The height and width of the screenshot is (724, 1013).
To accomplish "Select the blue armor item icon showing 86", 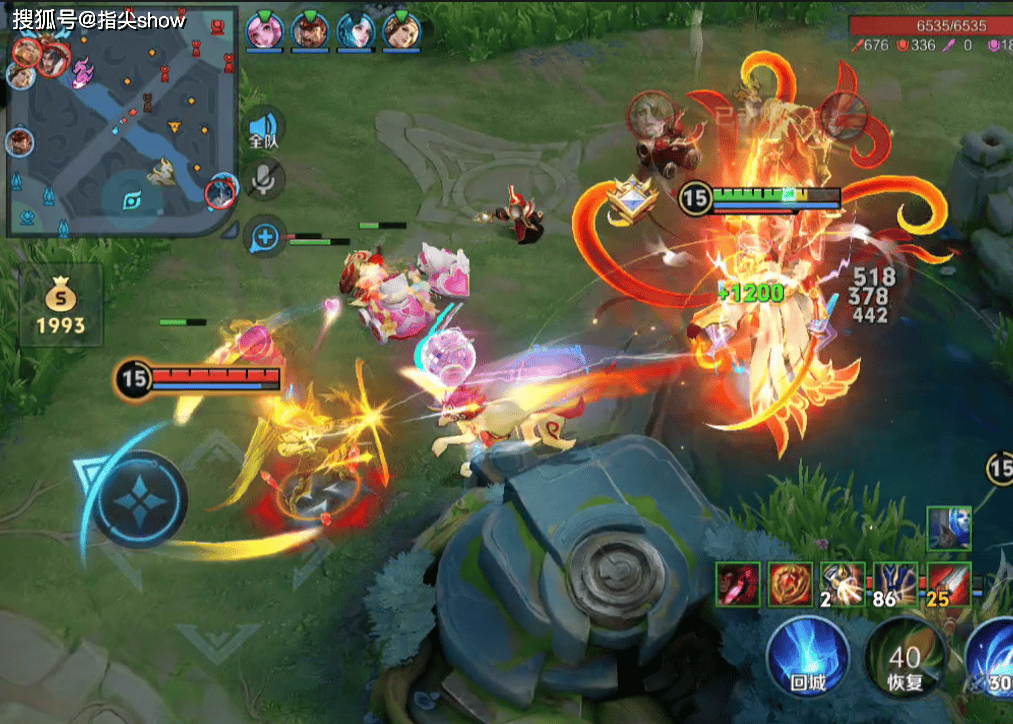I will [x=894, y=583].
